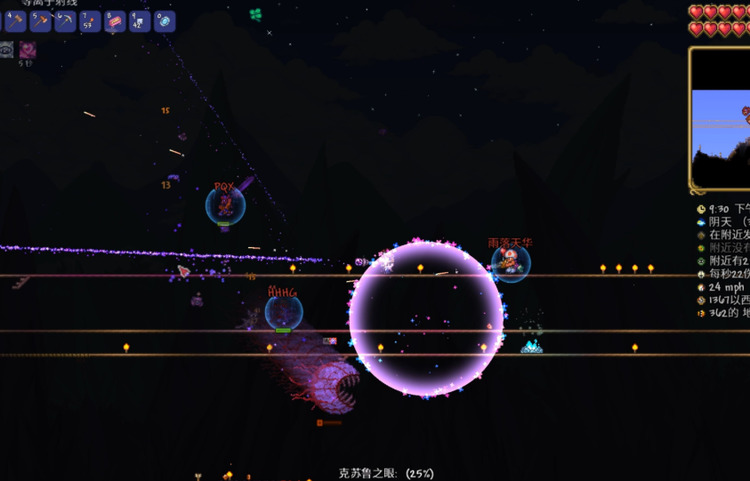750x481 pixels.
Task: Select the orange hammer in hotbar slot 5
Action: [41, 21]
